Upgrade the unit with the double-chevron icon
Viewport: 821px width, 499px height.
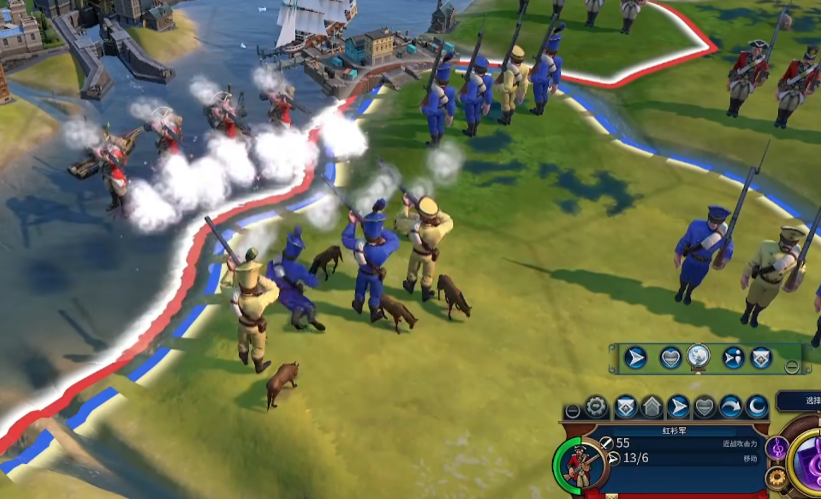click(625, 407)
